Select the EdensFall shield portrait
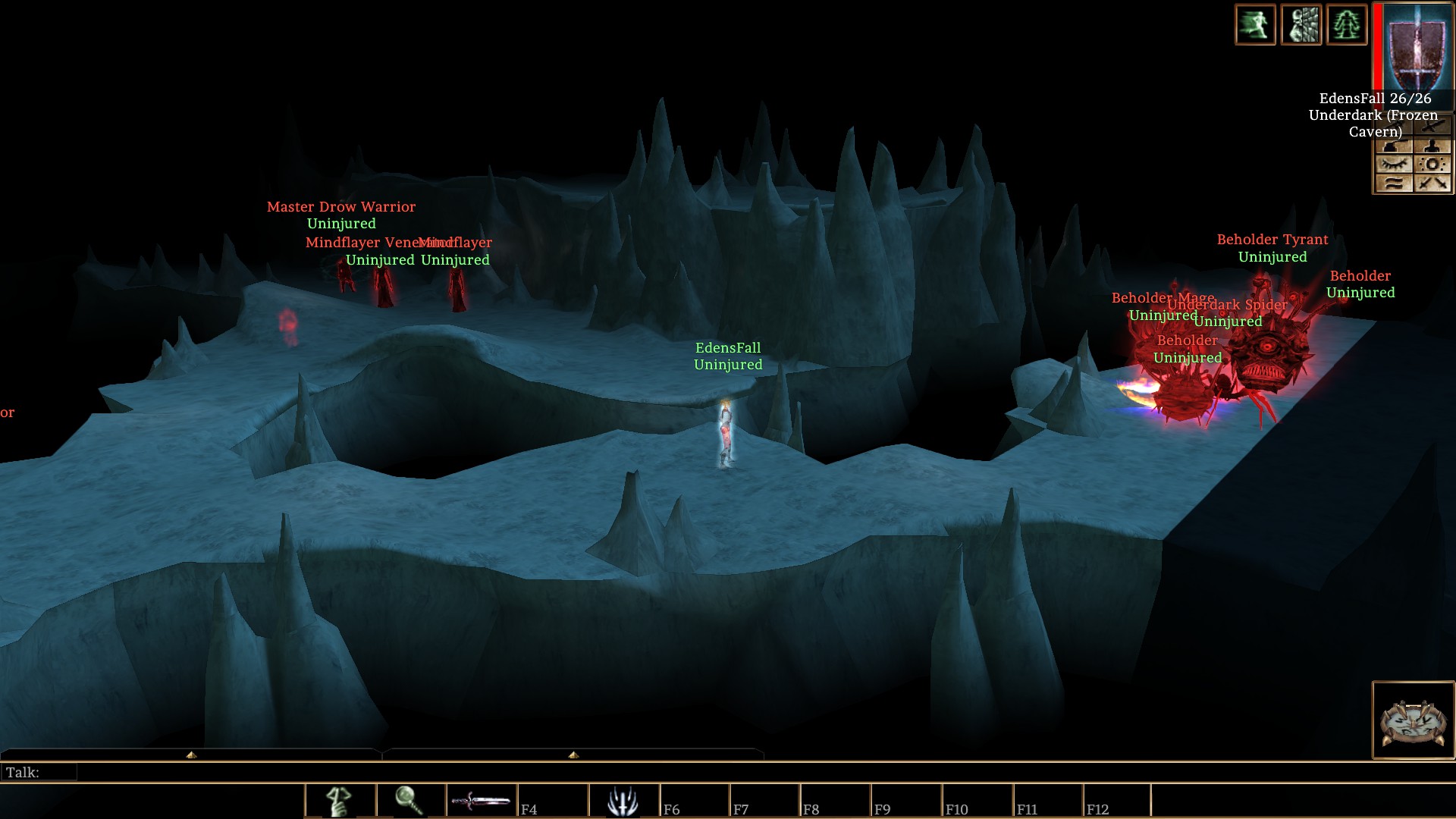The height and width of the screenshot is (819, 1456). coord(1415,47)
